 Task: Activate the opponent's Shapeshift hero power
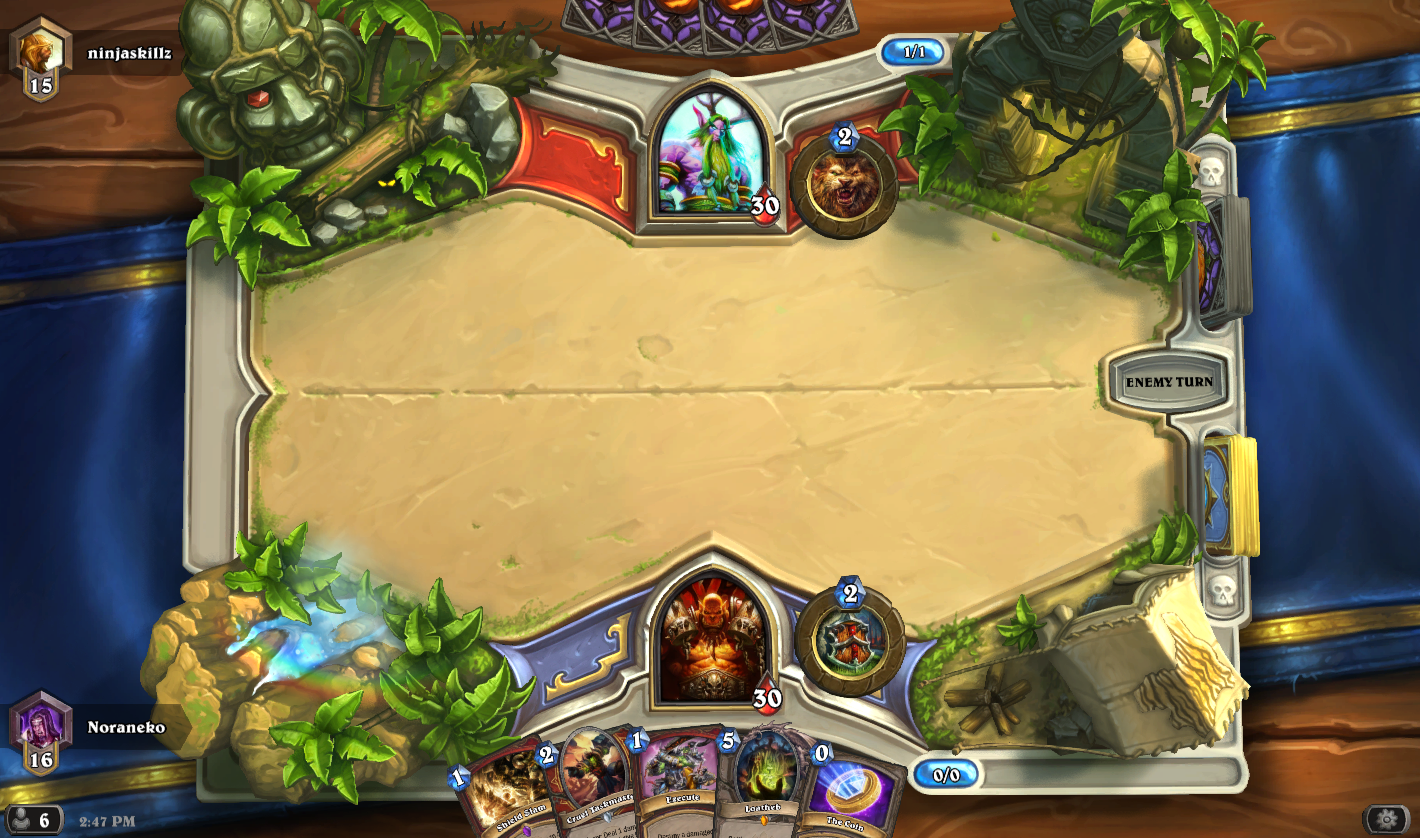[x=845, y=180]
